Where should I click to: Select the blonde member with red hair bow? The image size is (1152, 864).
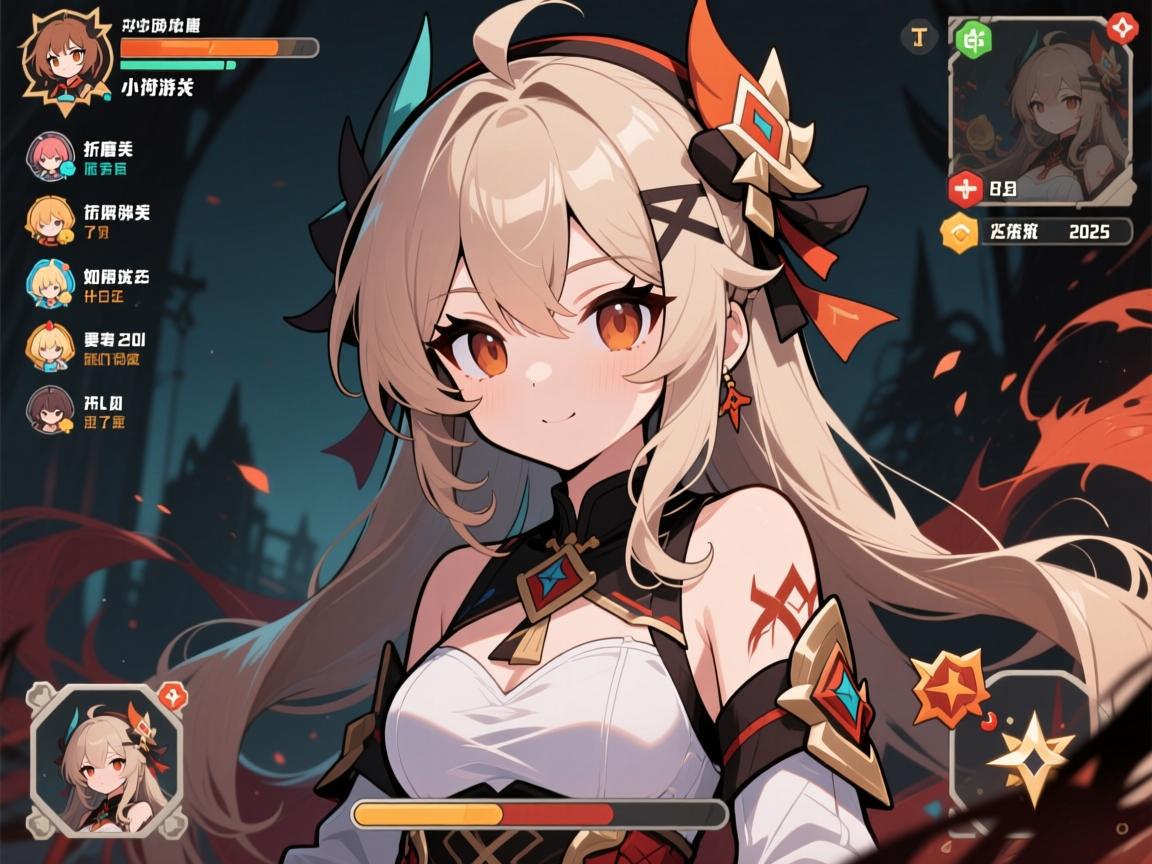[x=49, y=347]
